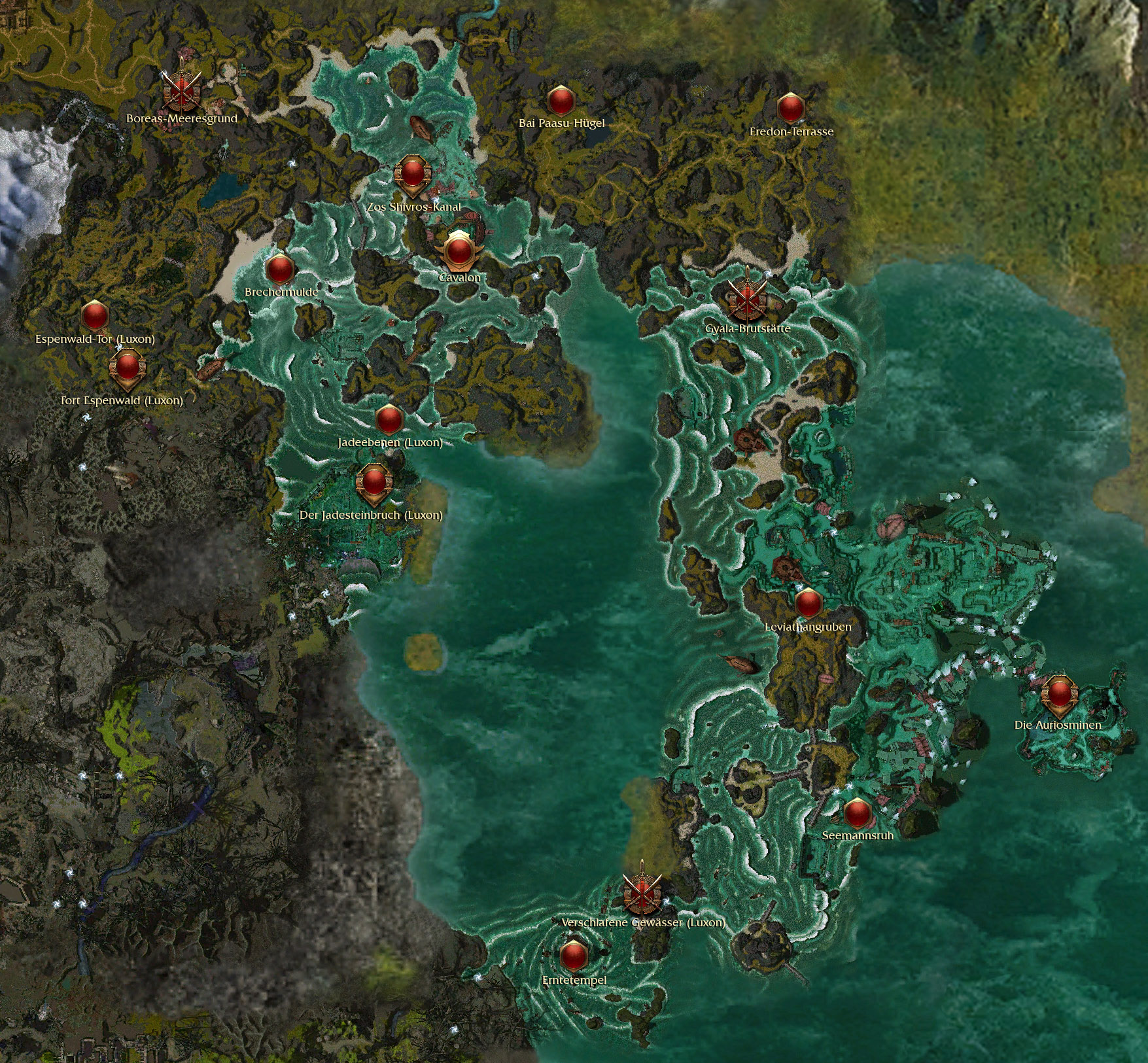Click the Leviathangruben outpost marker

[x=809, y=602]
